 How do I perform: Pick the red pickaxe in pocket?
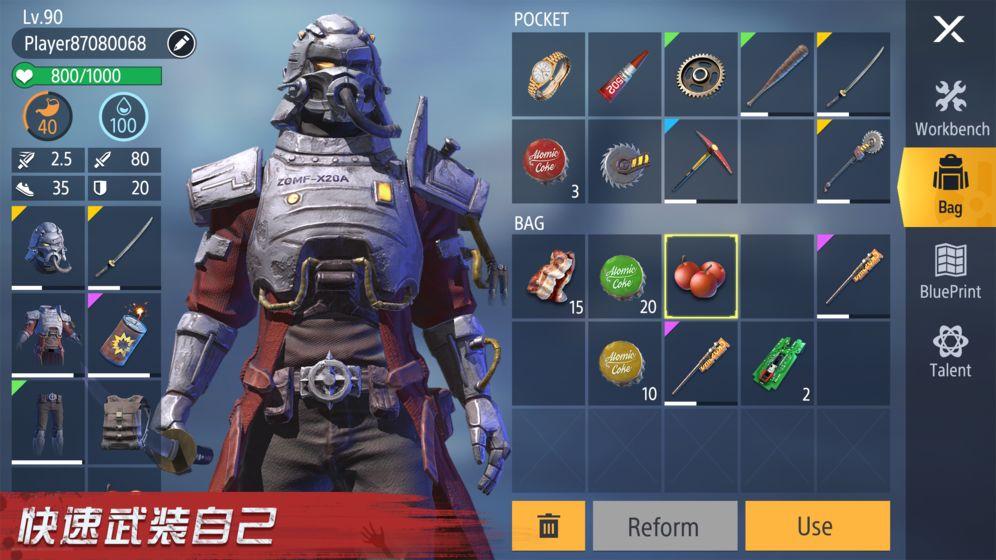701,161
